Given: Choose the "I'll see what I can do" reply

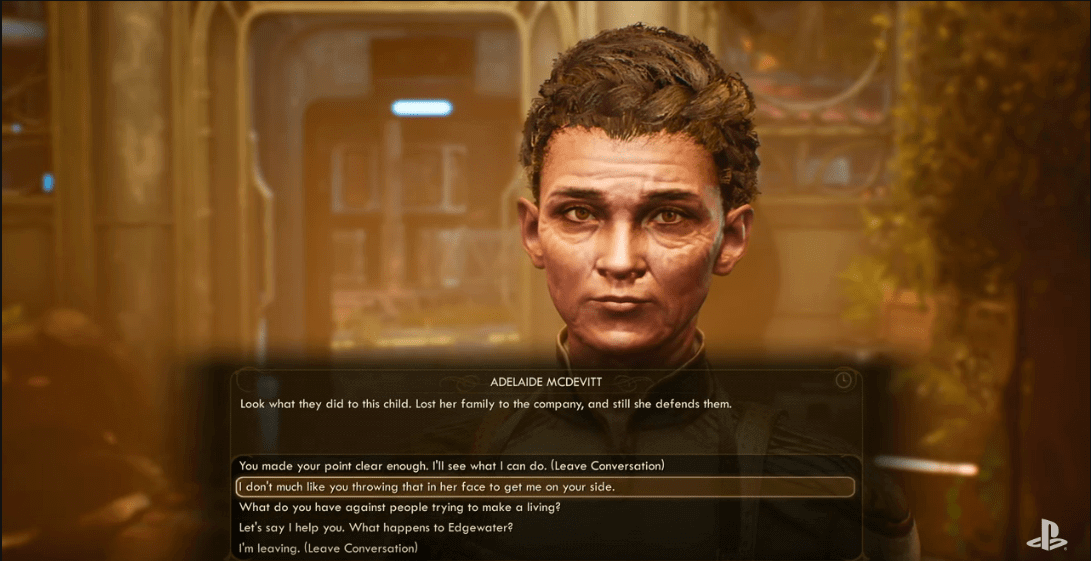Looking at the screenshot, I should point(452,466).
